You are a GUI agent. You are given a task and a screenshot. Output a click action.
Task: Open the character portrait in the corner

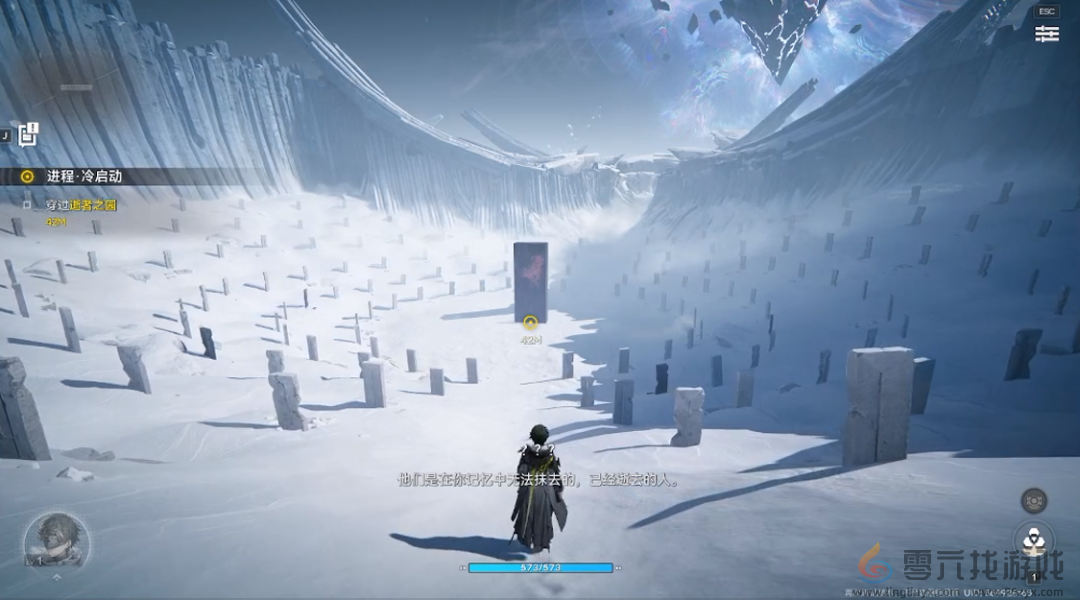point(56,540)
